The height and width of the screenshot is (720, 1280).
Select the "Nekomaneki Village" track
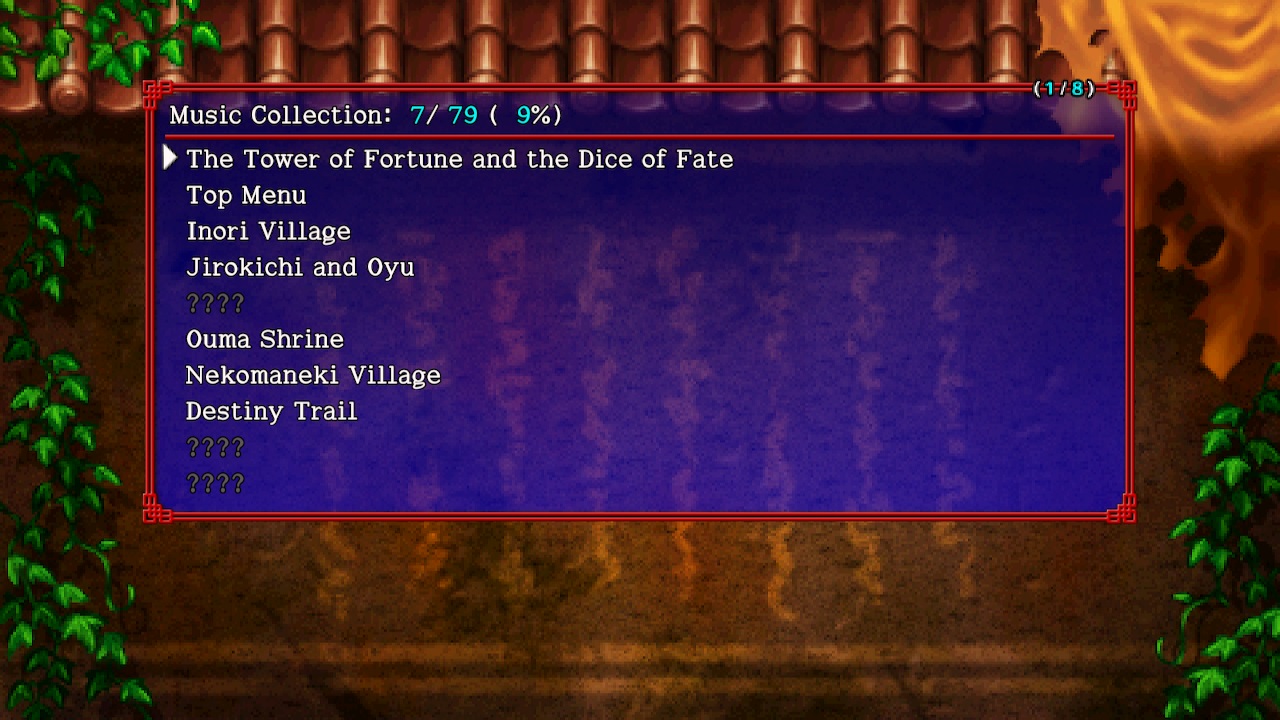point(313,375)
